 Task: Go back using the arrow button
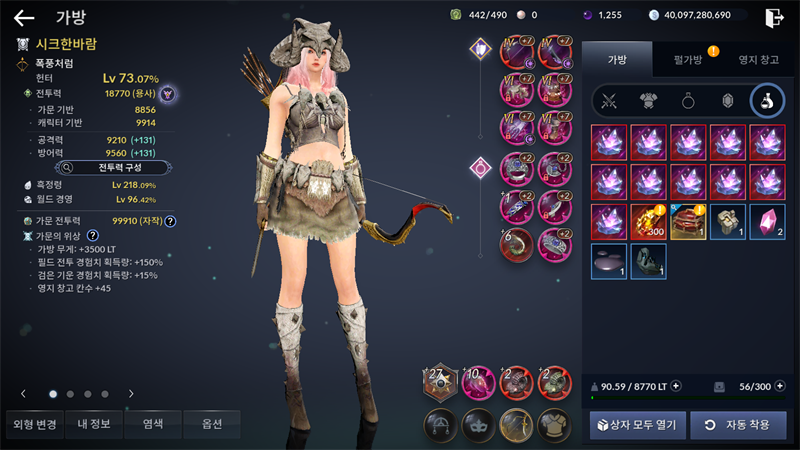24,17
